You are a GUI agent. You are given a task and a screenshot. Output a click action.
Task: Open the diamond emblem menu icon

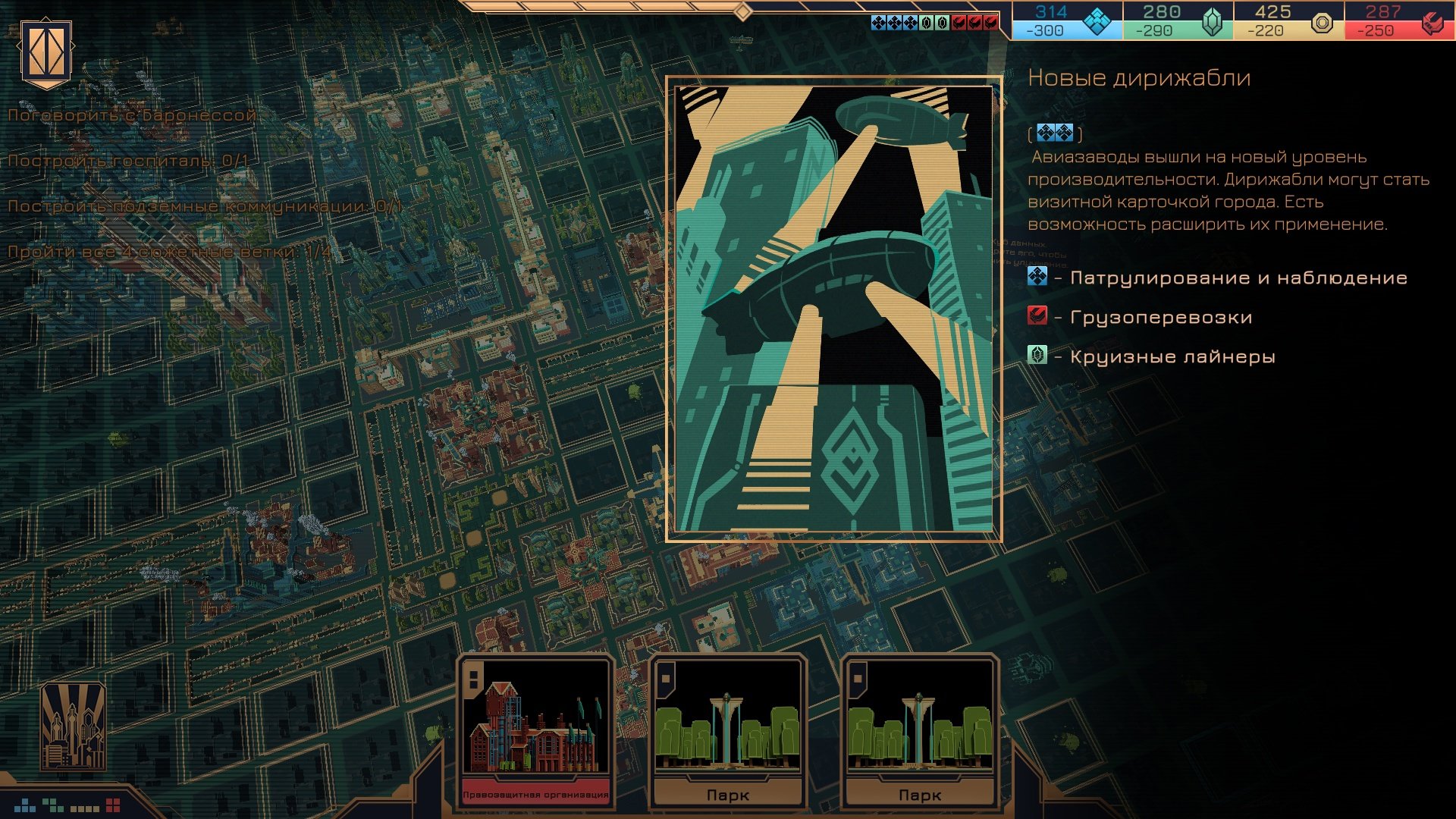point(46,52)
